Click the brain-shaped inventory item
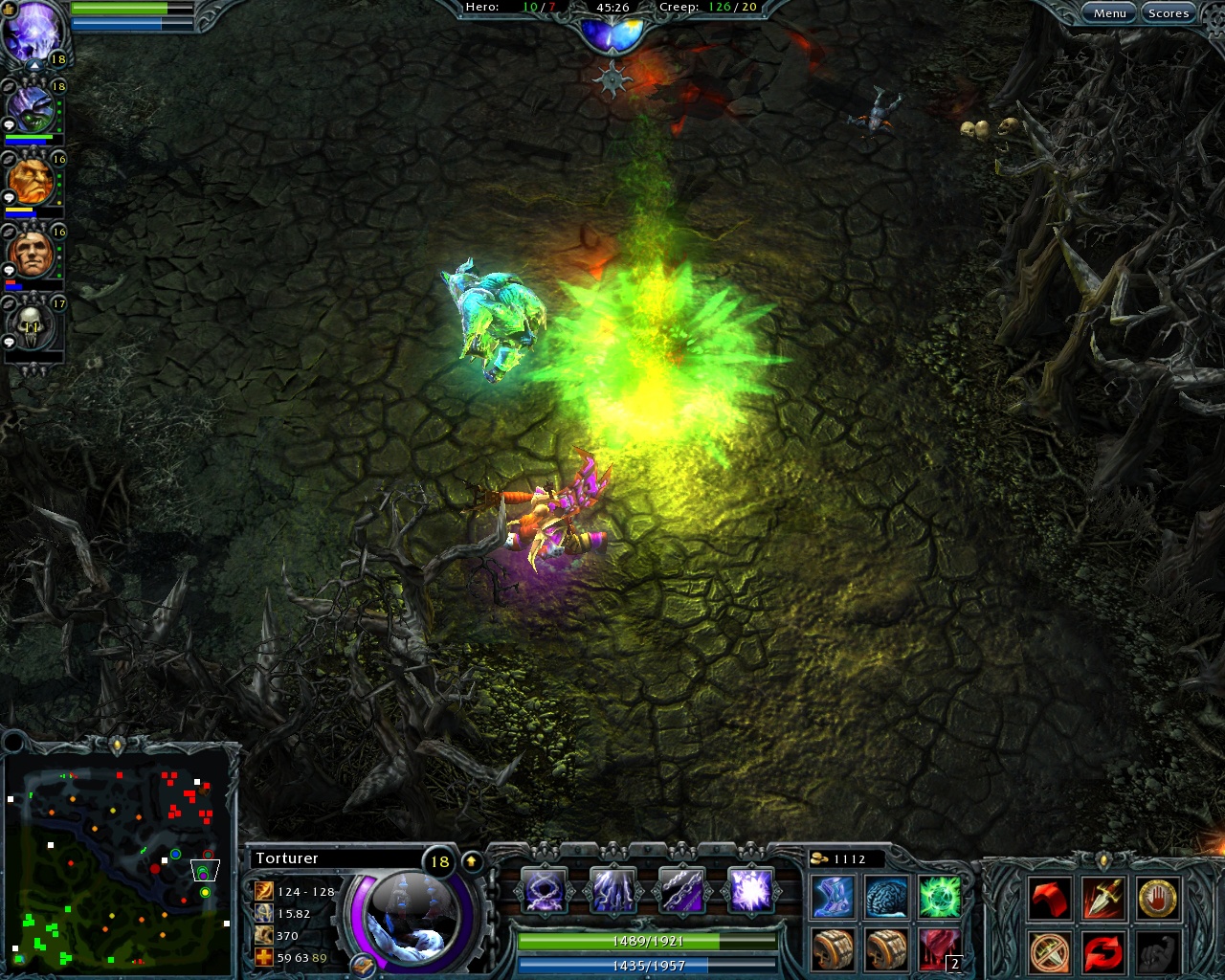 click(x=885, y=895)
